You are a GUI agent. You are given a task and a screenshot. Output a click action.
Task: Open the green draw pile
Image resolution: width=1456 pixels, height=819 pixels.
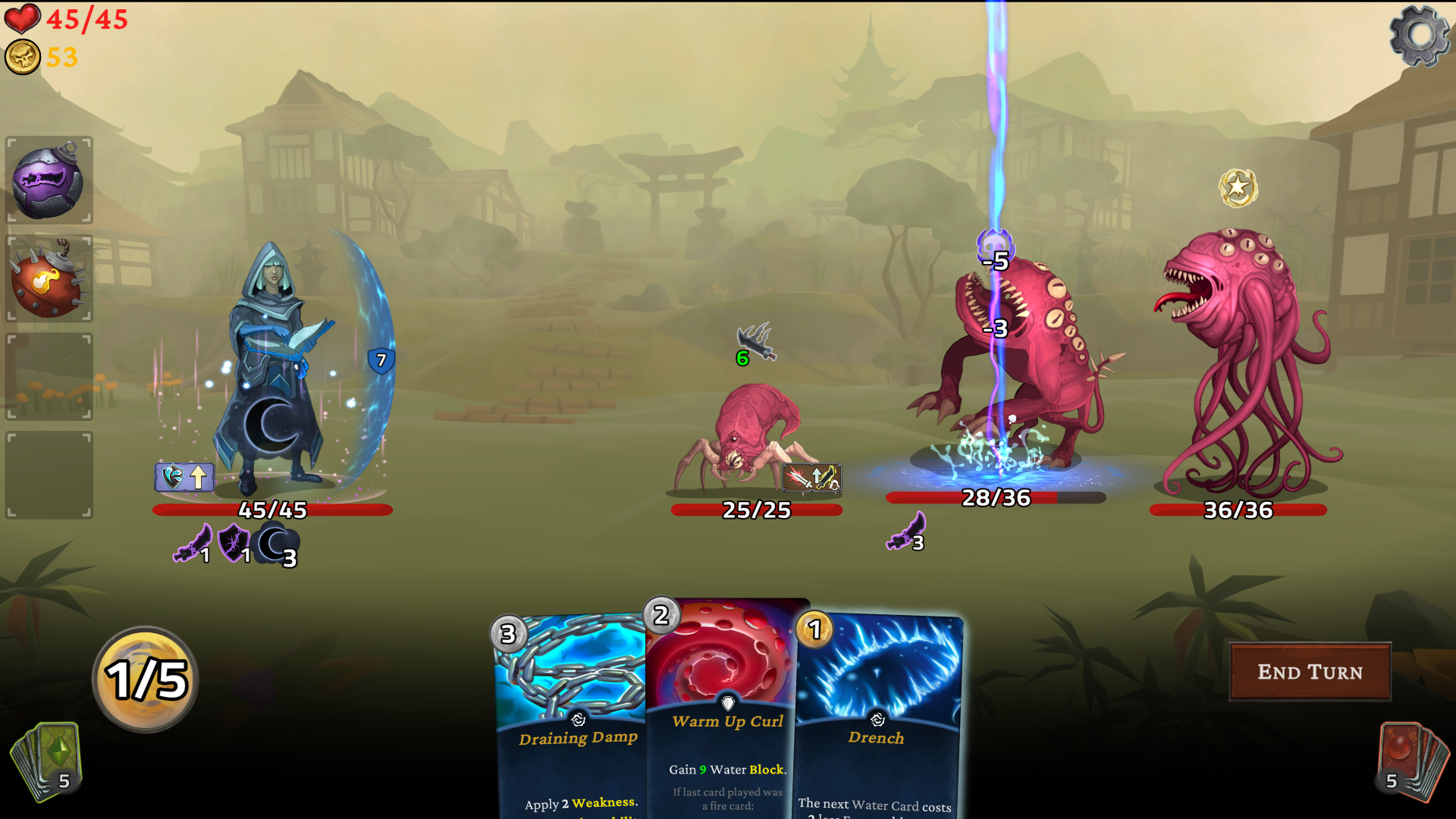(47, 761)
